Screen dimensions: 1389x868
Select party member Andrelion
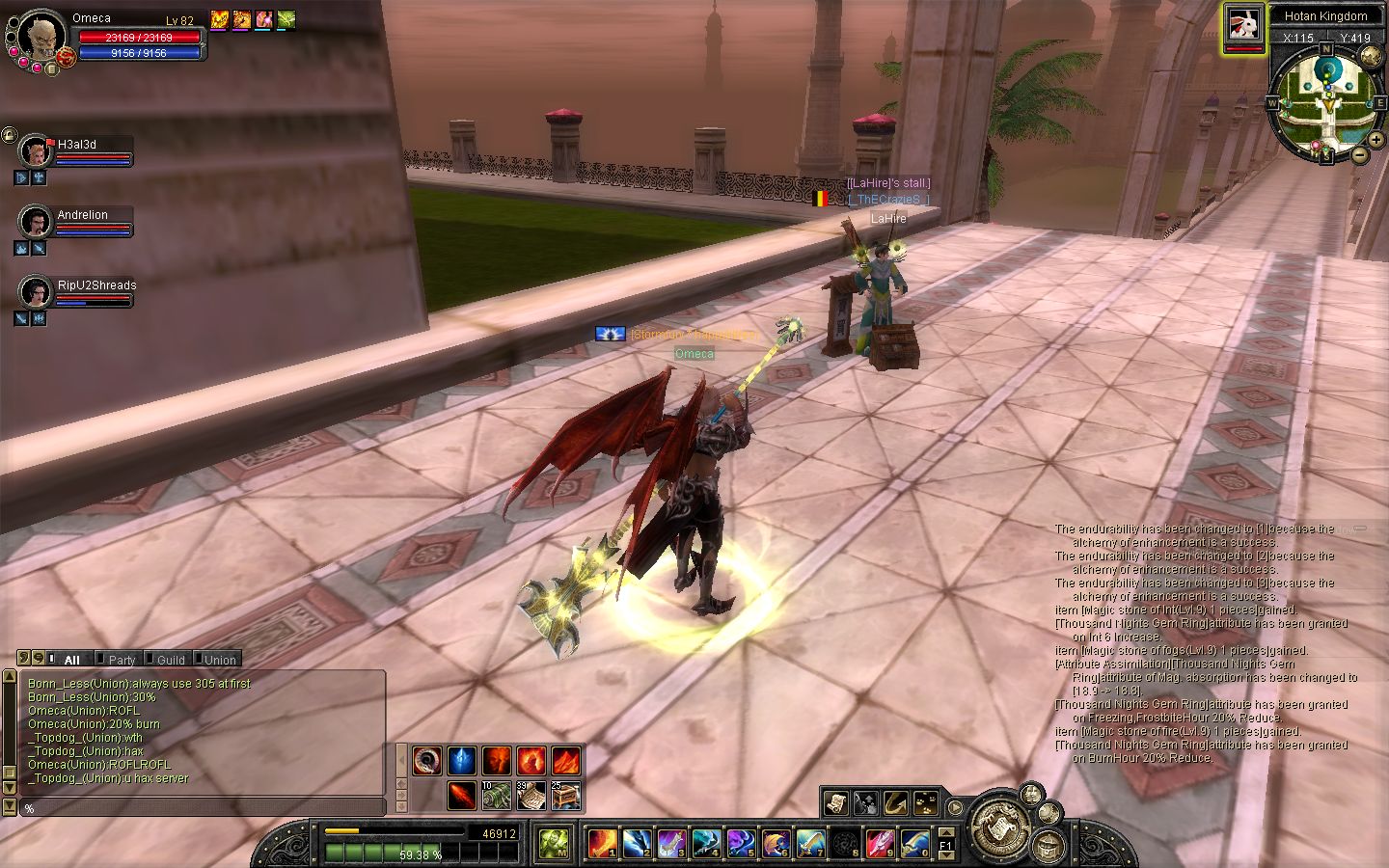(36, 223)
